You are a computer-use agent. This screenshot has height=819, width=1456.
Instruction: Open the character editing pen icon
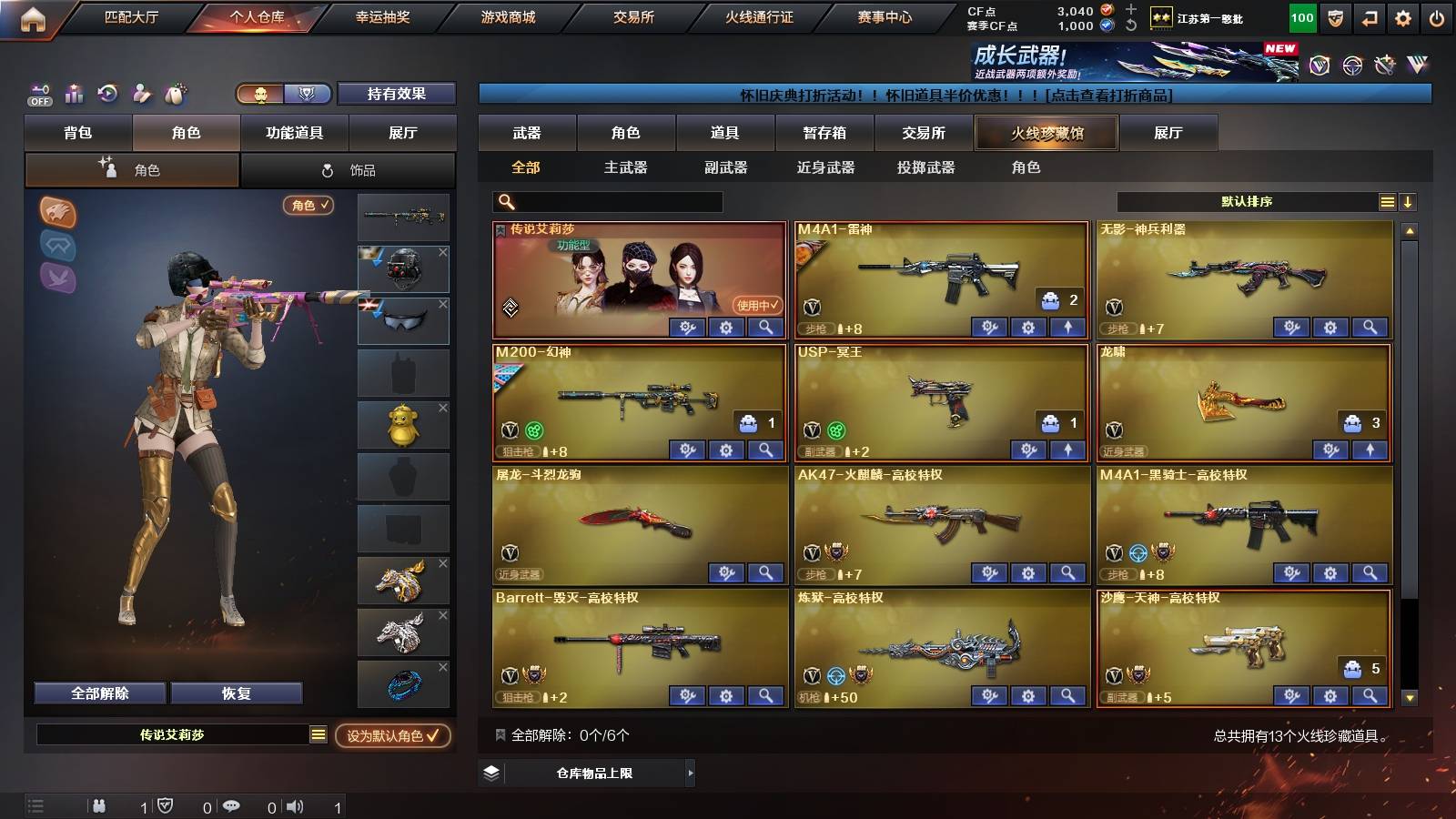[140, 93]
